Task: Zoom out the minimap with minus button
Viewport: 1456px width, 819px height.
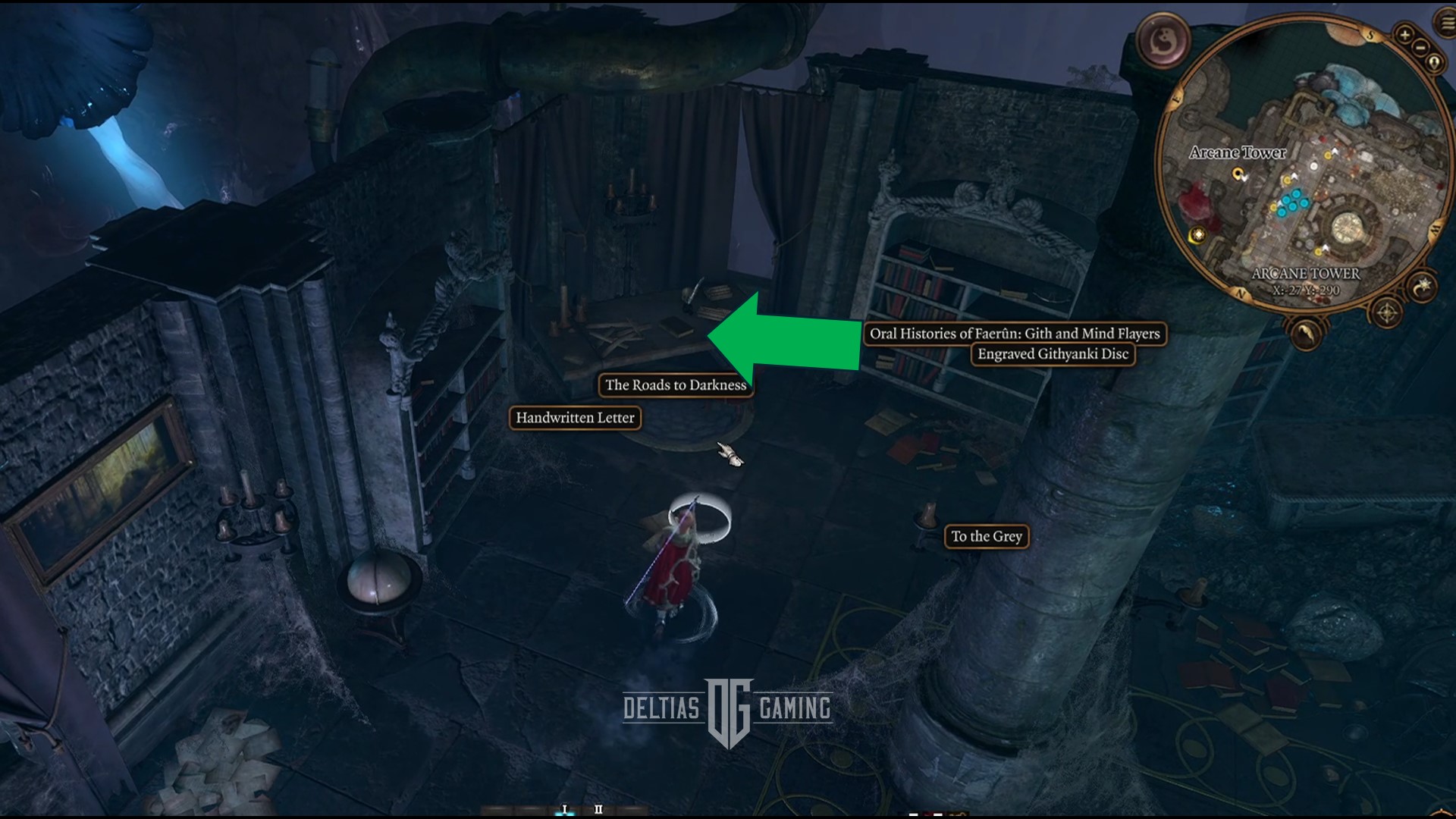Action: pyautogui.click(x=1420, y=48)
